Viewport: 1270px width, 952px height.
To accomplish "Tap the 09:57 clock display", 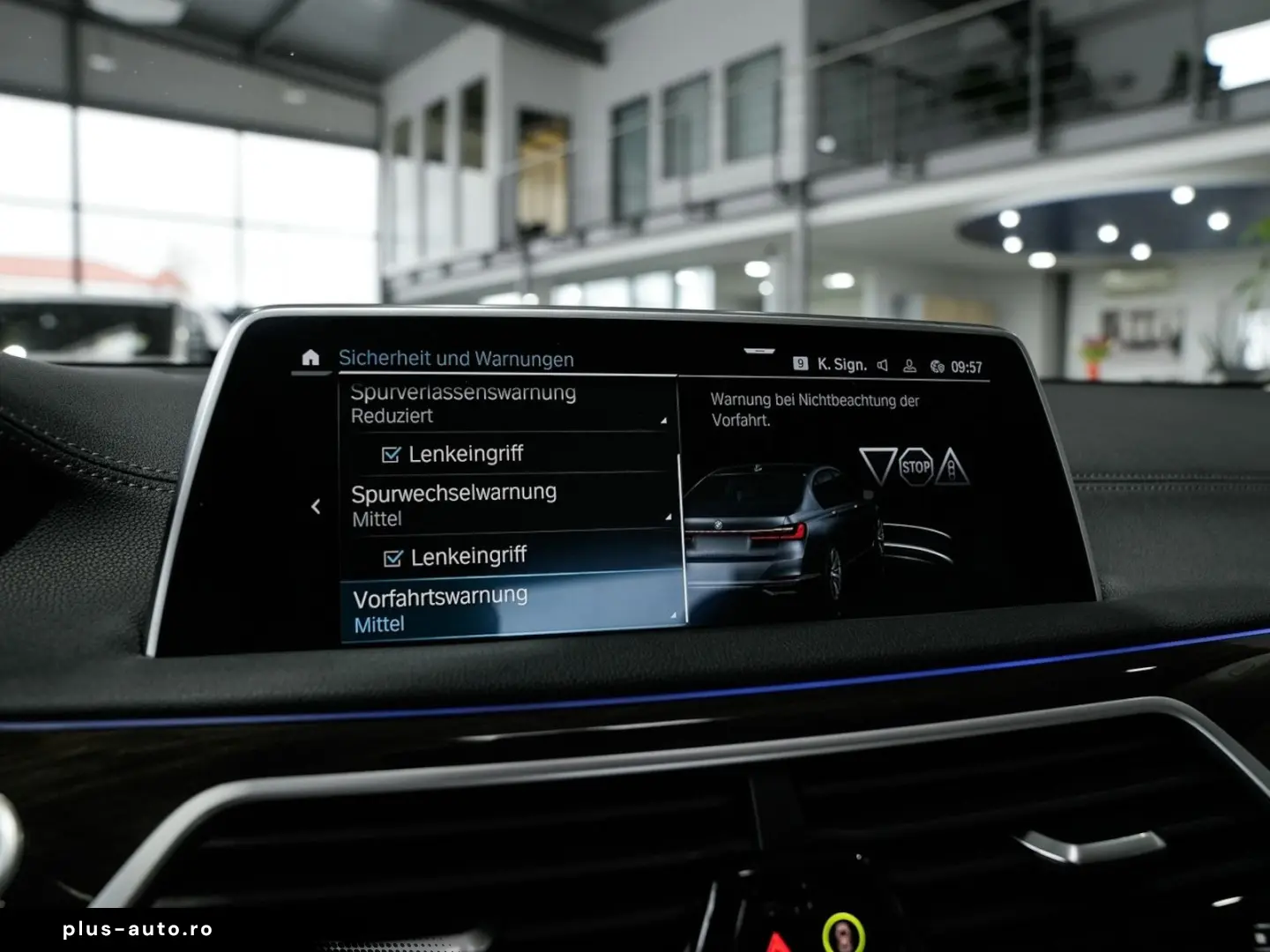I will pyautogui.click(x=967, y=361).
